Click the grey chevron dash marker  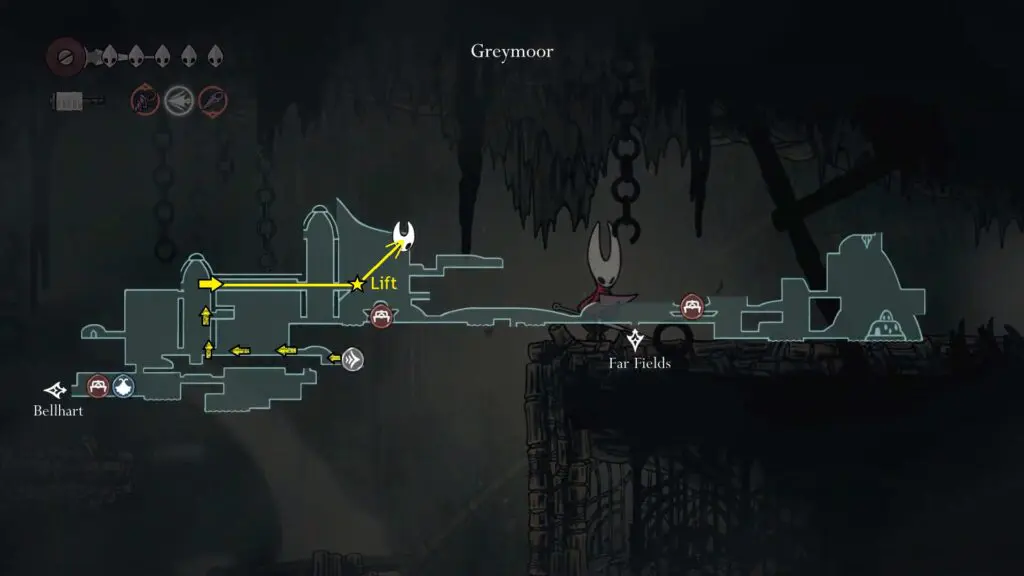352,360
